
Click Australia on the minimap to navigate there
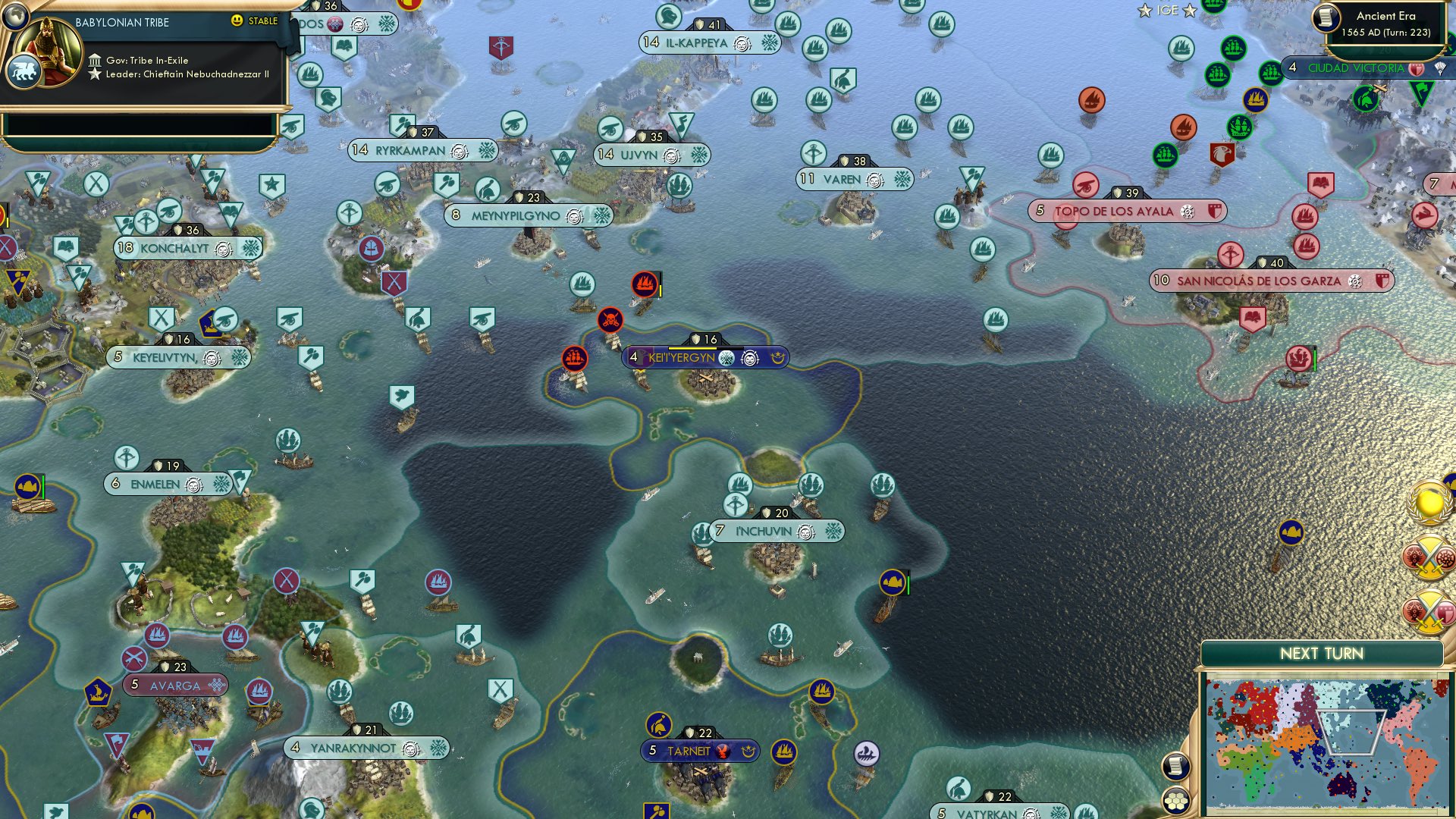(1341, 786)
